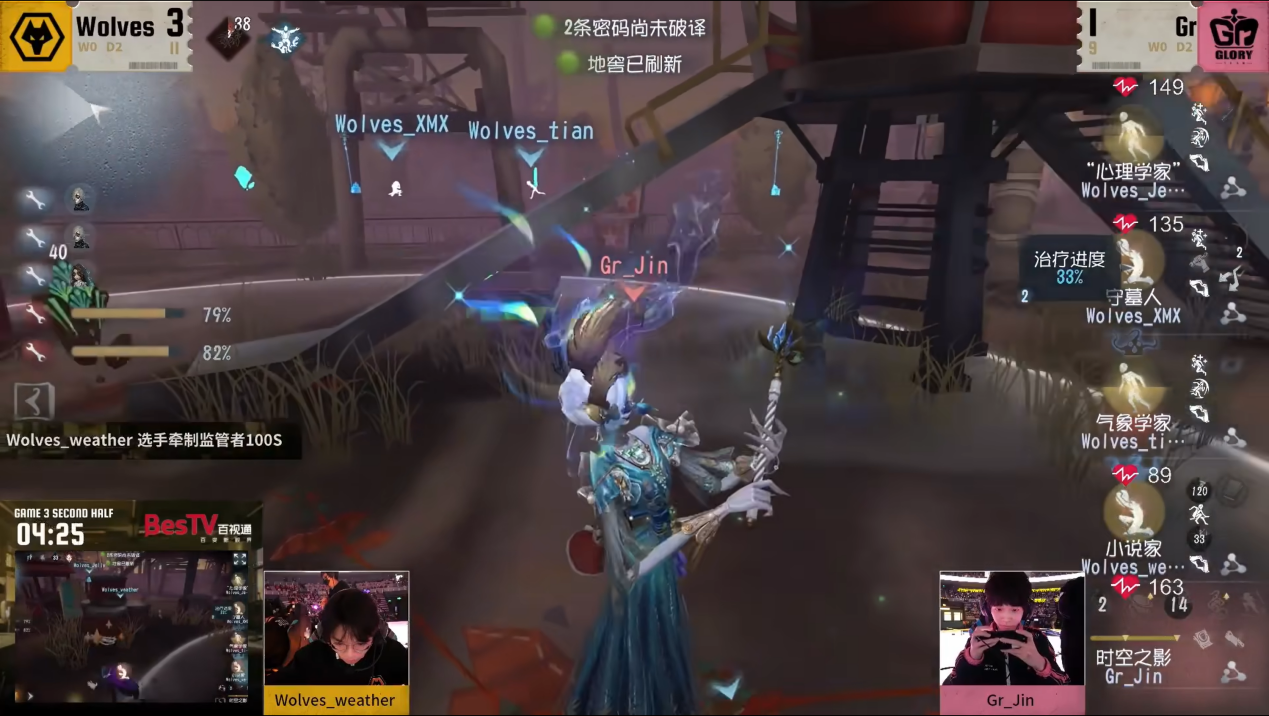
Task: Click the BesTV 百视通 logo
Action: [x=197, y=526]
